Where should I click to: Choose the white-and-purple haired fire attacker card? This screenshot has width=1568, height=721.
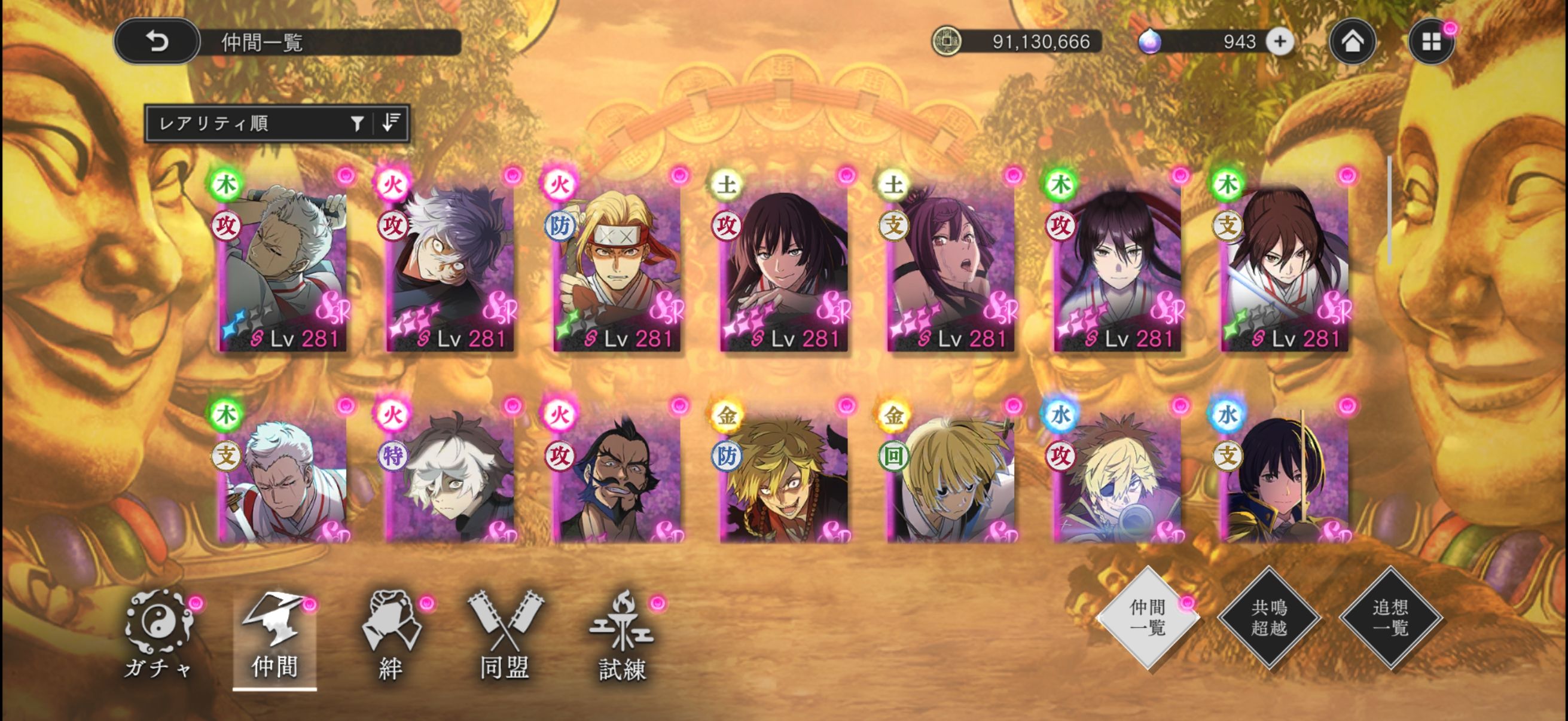click(x=449, y=268)
